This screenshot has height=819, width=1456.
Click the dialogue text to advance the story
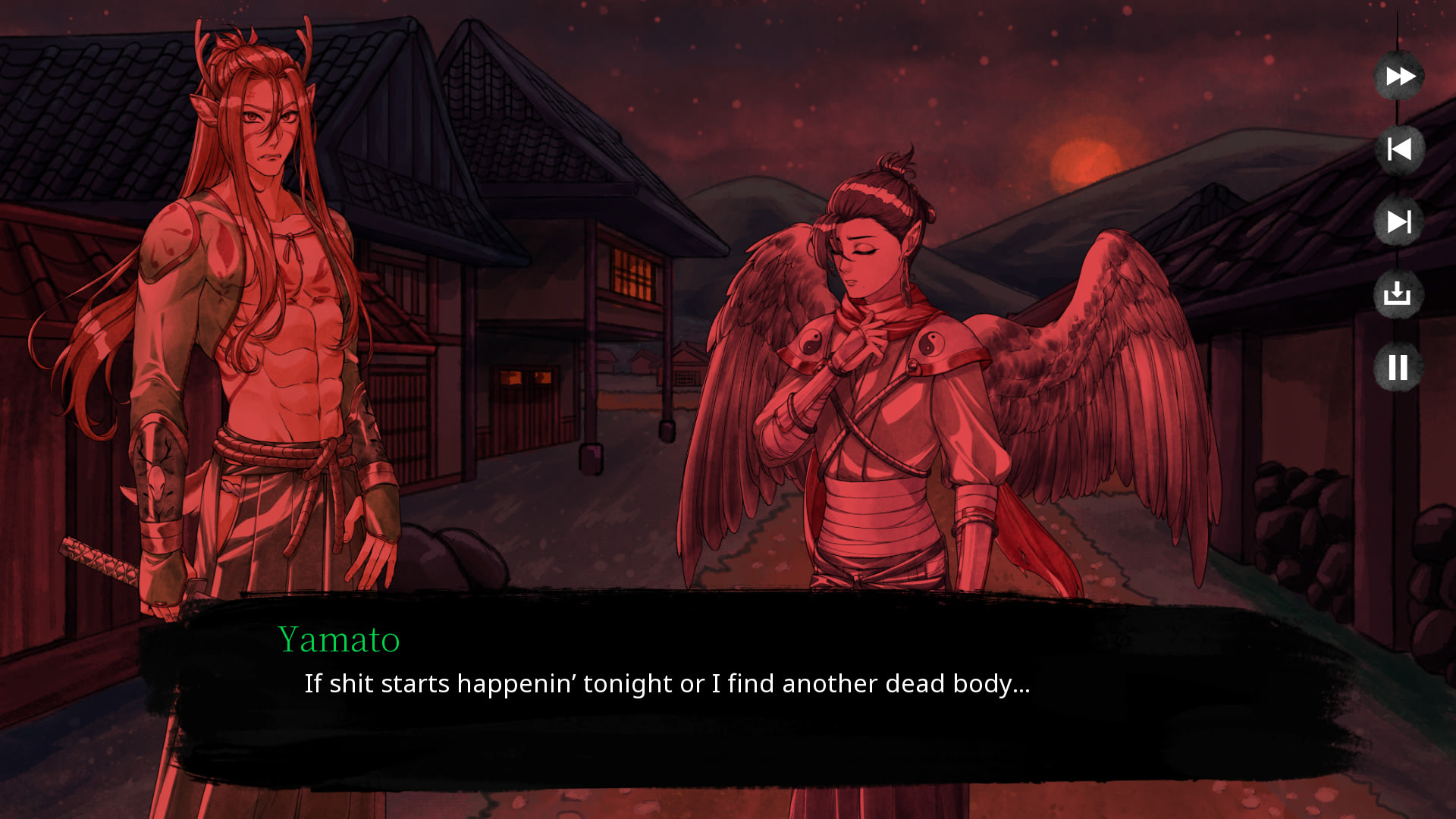pyautogui.click(x=667, y=683)
